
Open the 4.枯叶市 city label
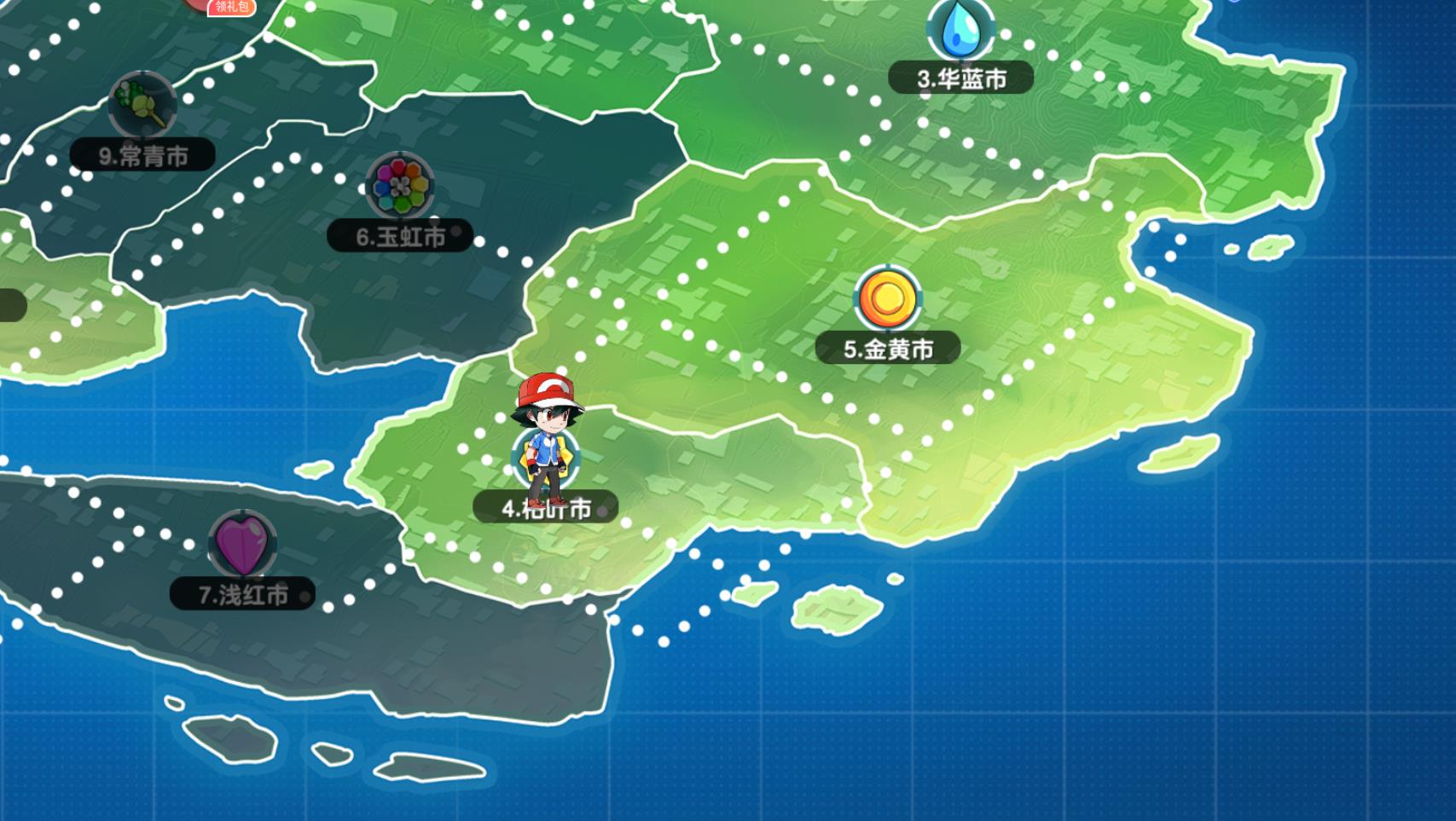click(x=546, y=508)
